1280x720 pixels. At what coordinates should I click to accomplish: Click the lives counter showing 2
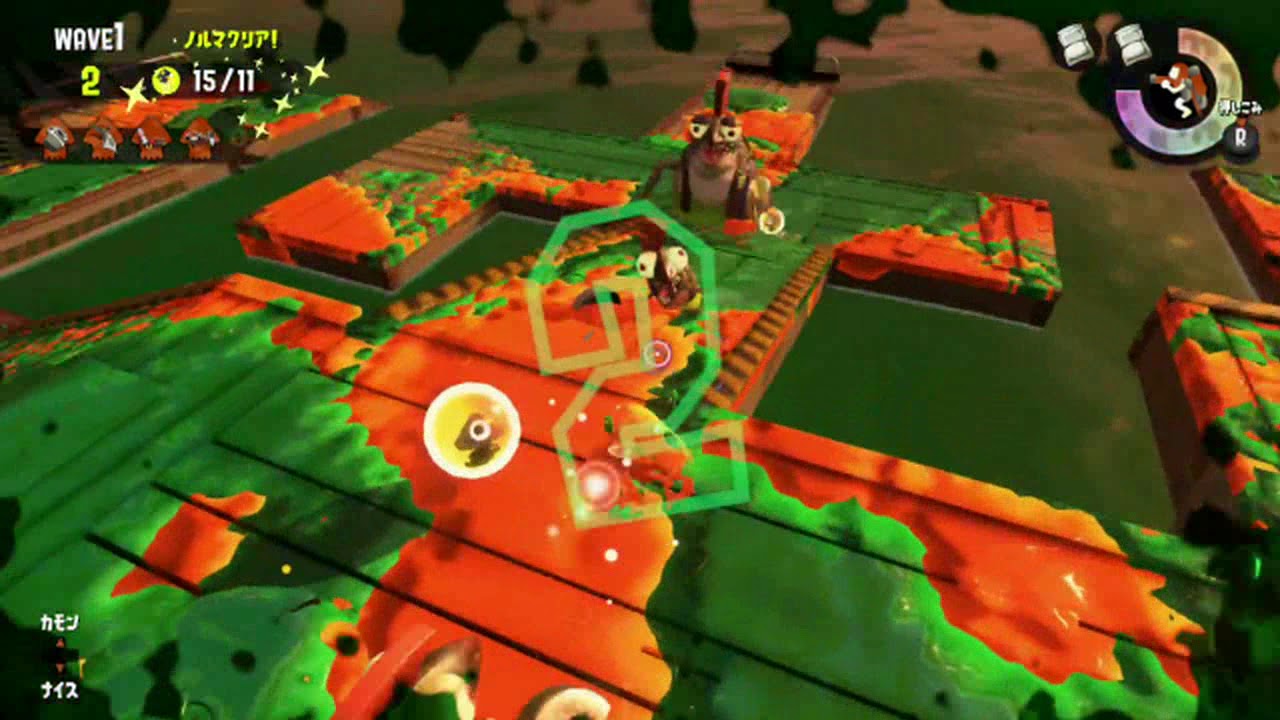click(90, 79)
